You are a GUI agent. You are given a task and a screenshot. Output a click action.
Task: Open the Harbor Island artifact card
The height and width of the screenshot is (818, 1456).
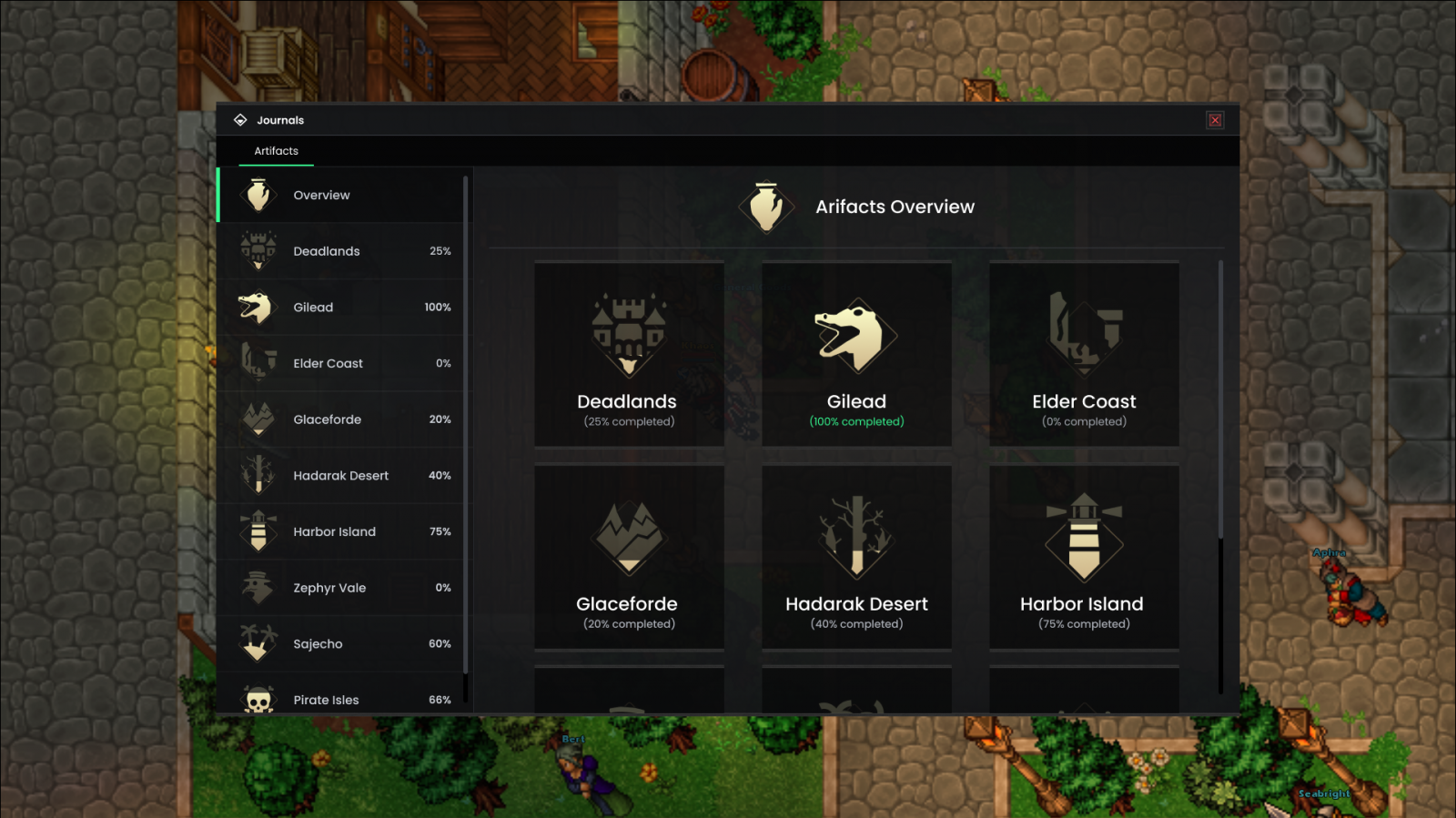tap(1083, 557)
